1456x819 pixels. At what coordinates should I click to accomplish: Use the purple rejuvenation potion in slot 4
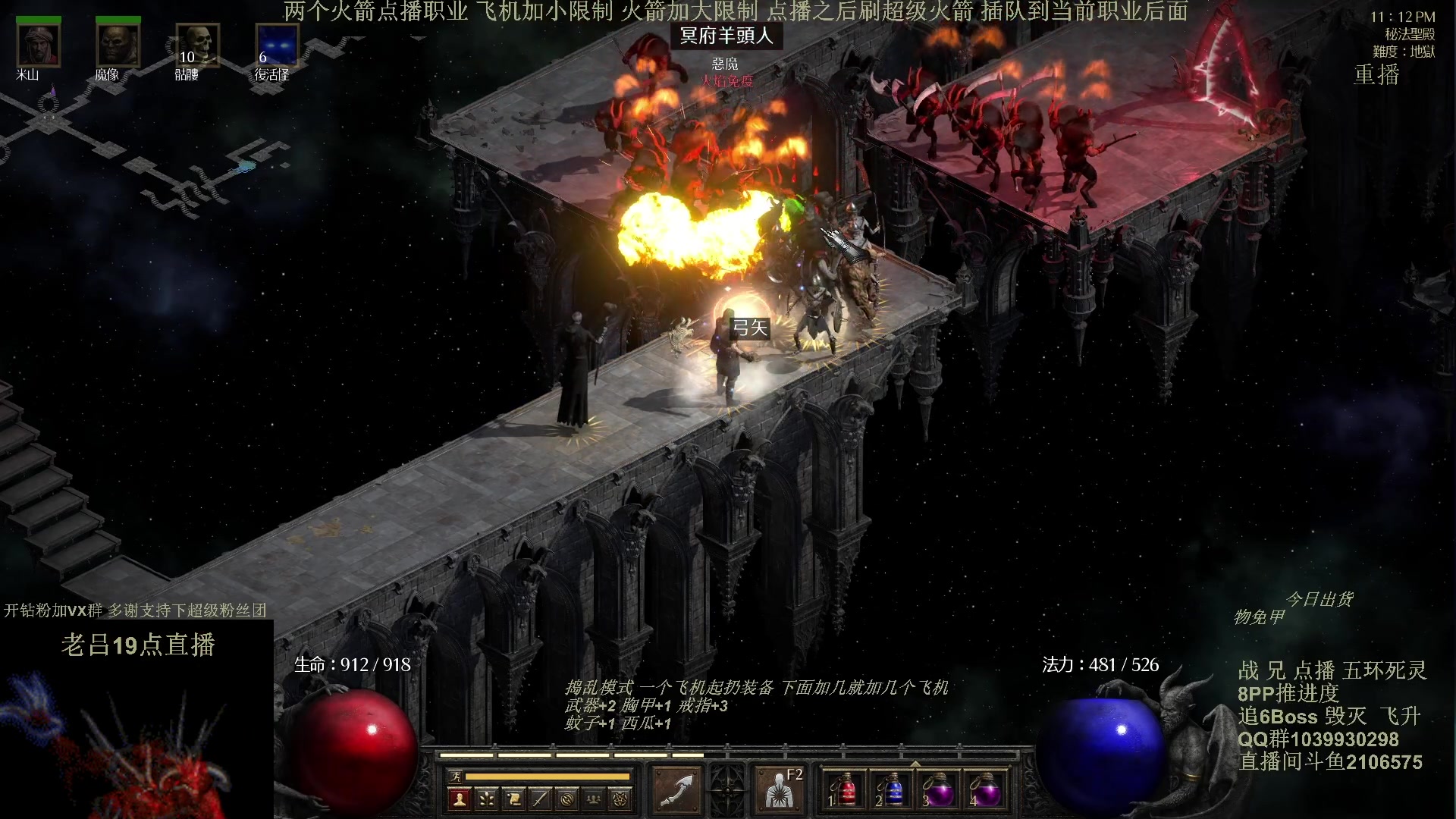pos(984,789)
